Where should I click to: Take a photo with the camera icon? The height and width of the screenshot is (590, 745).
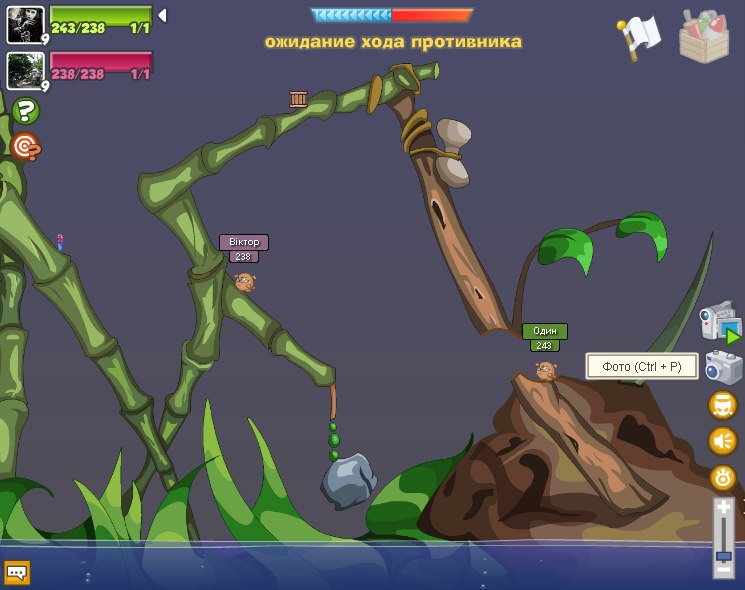point(722,367)
